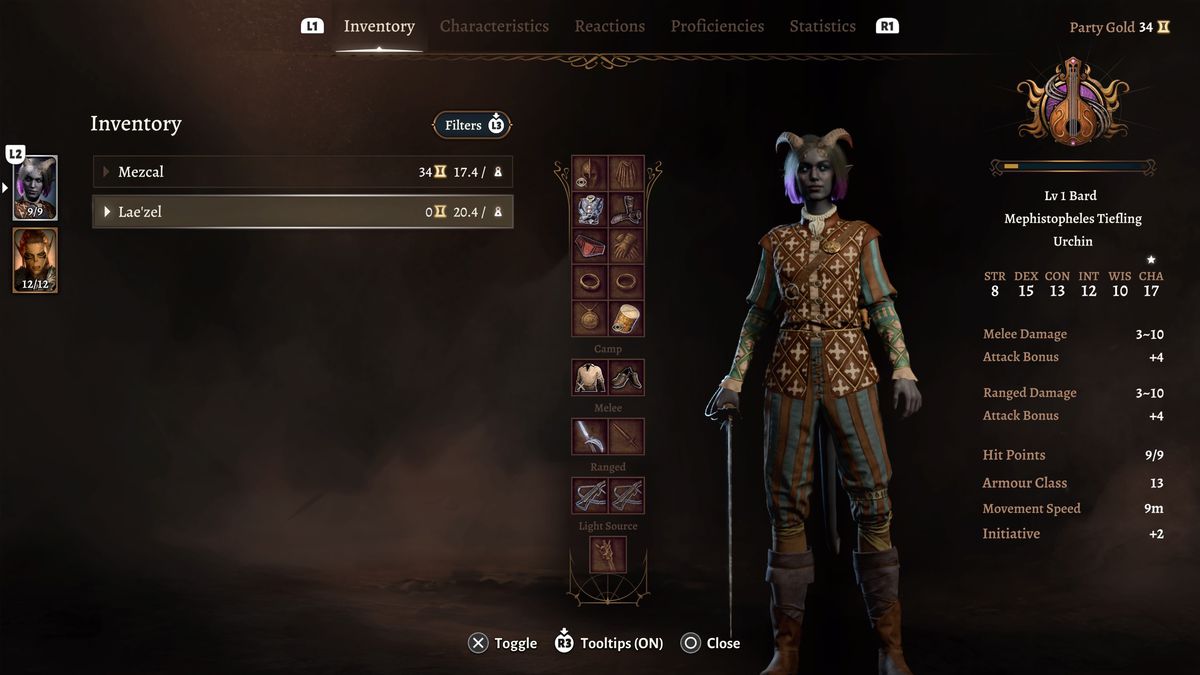1200x675 pixels.
Task: Choose the camp shirt clothing slot
Action: click(x=590, y=378)
